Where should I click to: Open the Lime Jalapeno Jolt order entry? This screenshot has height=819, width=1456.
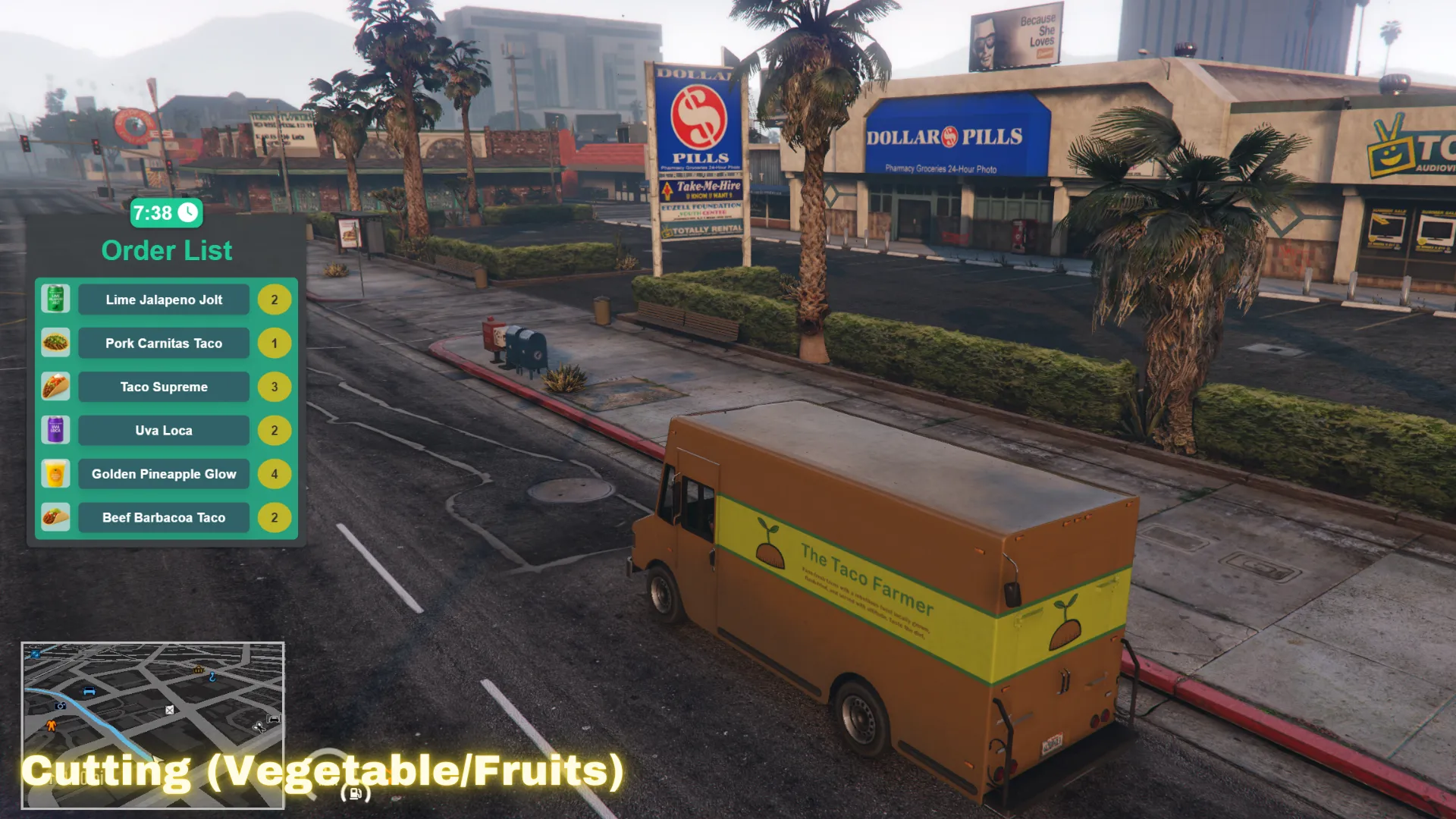click(163, 300)
